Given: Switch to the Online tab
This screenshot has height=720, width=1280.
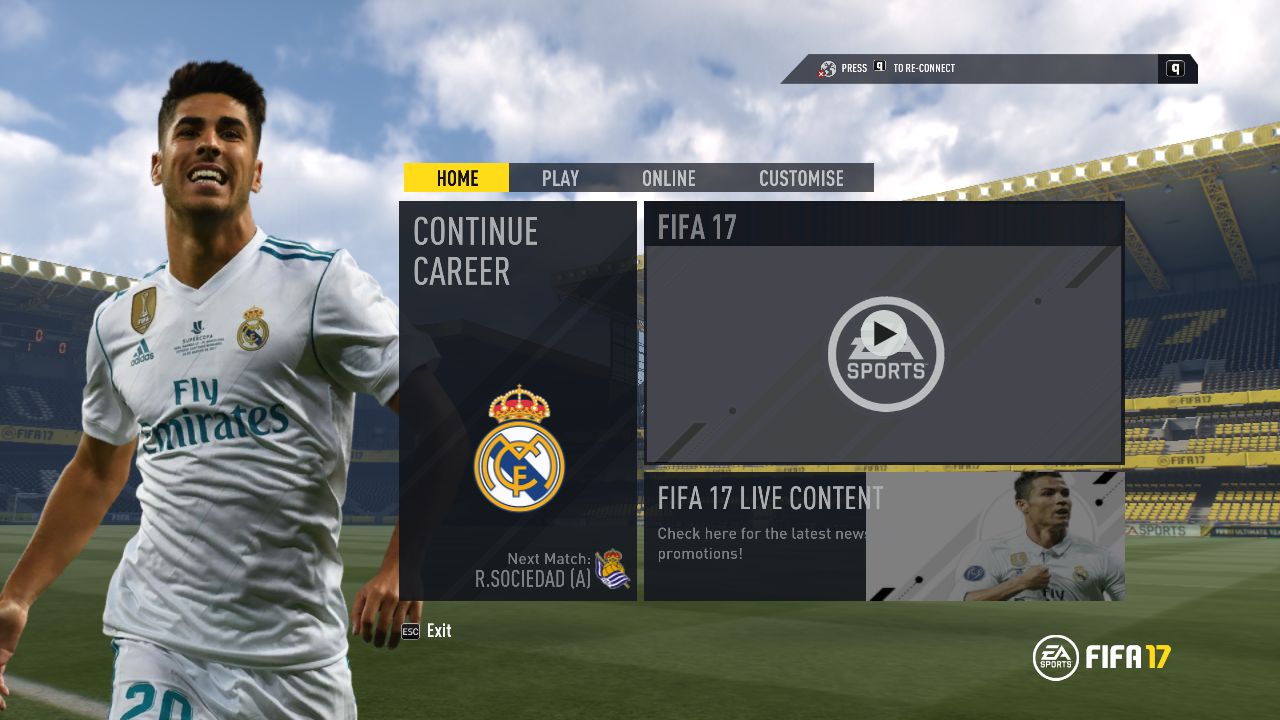Looking at the screenshot, I should [668, 178].
